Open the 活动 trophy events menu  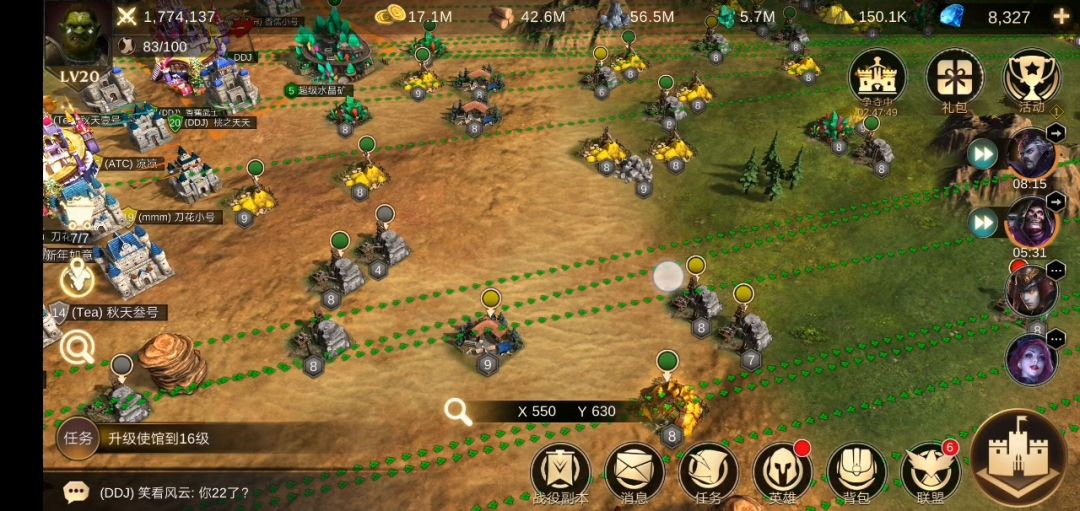coord(1031,77)
